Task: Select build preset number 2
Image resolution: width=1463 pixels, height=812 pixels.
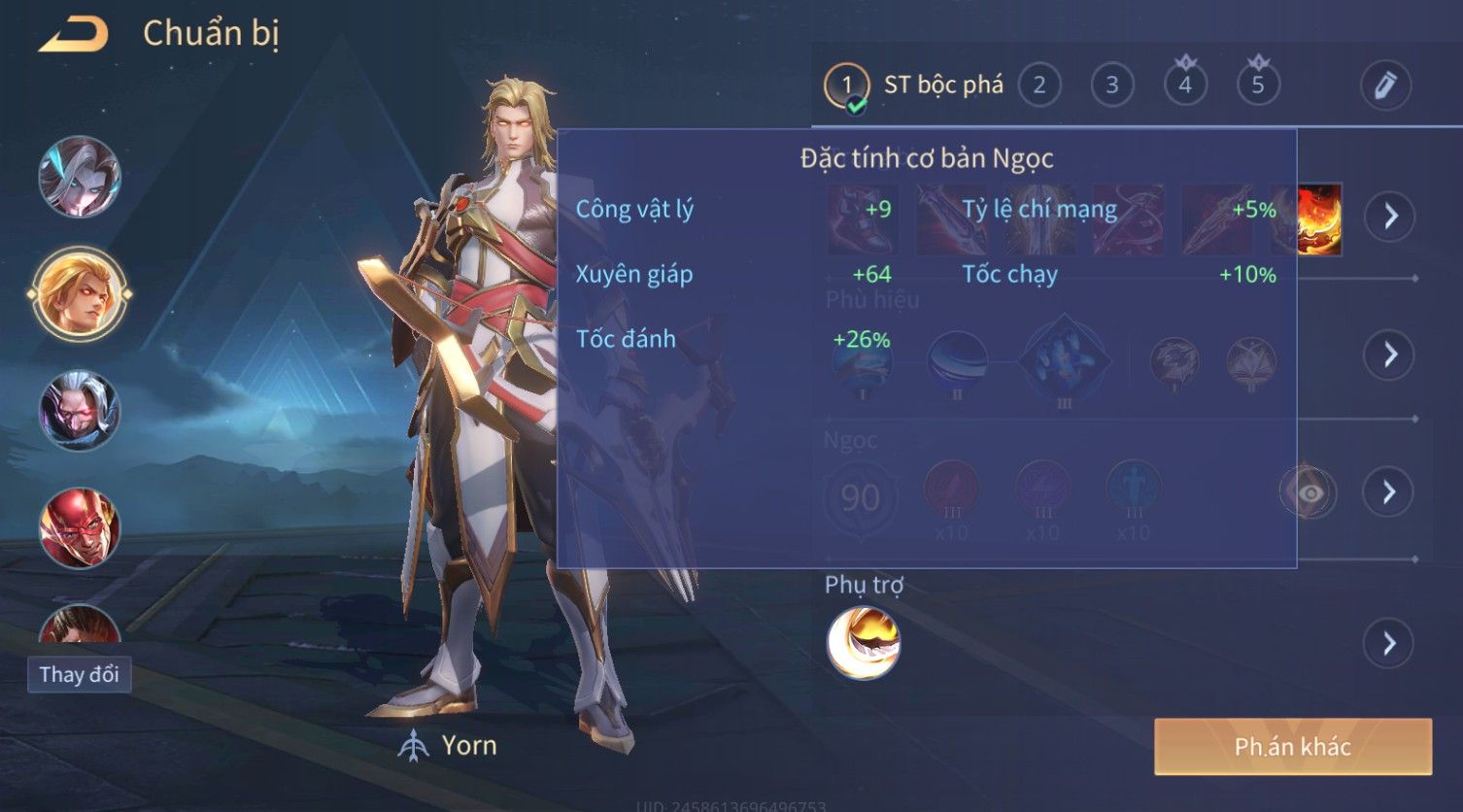Action: coord(1038,85)
